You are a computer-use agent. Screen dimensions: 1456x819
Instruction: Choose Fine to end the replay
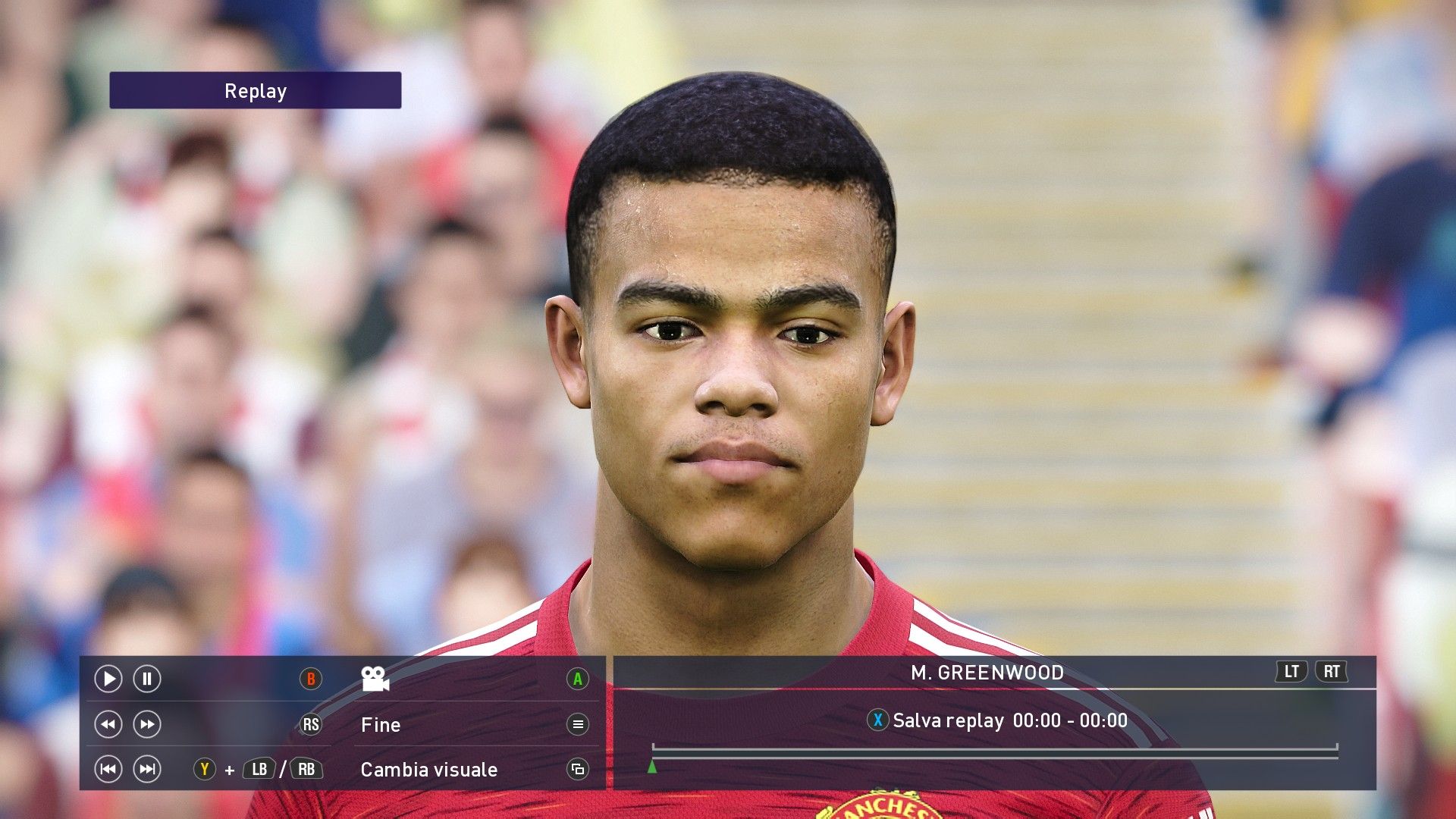pyautogui.click(x=381, y=725)
